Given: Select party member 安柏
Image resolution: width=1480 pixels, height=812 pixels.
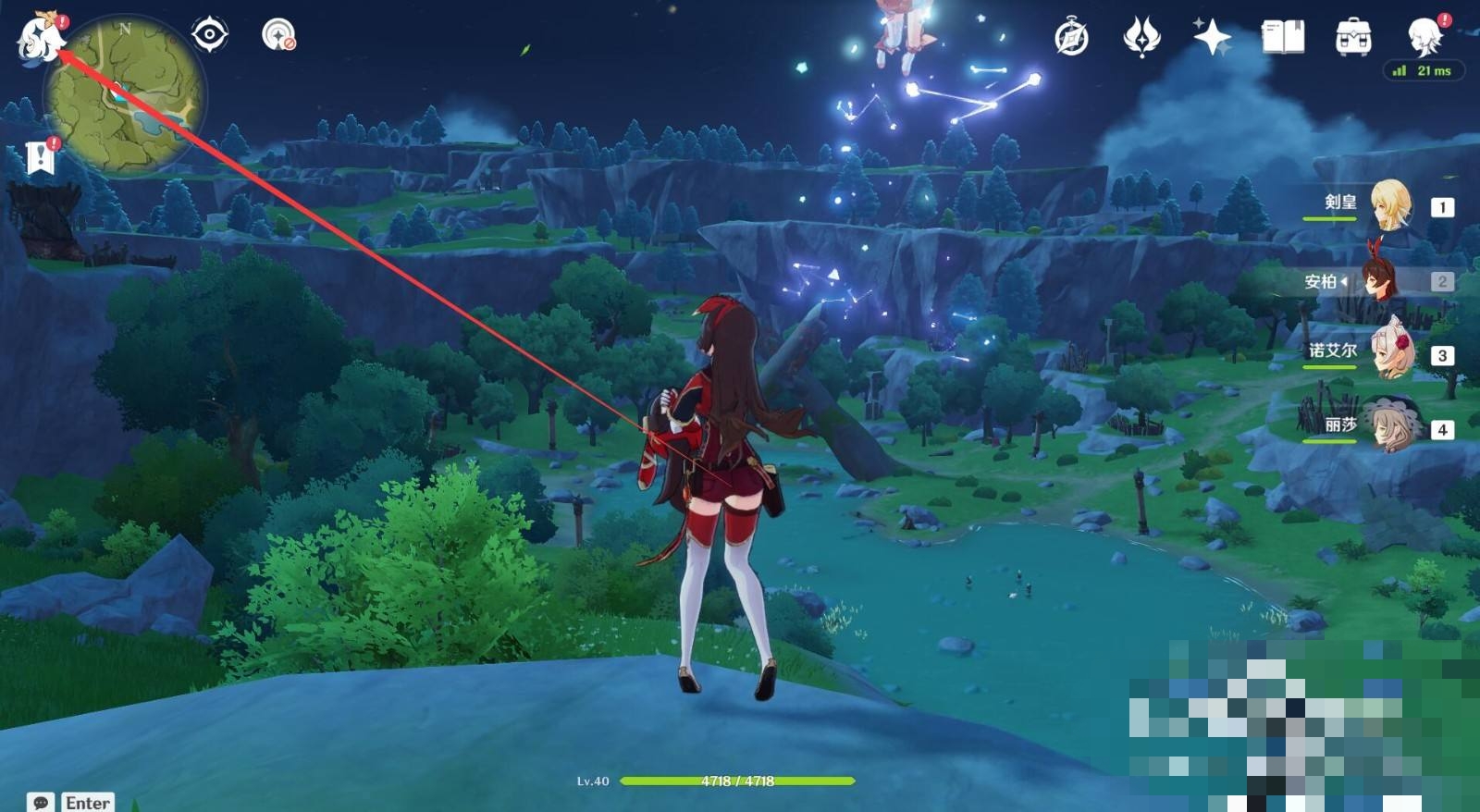Looking at the screenshot, I should 1383,280.
